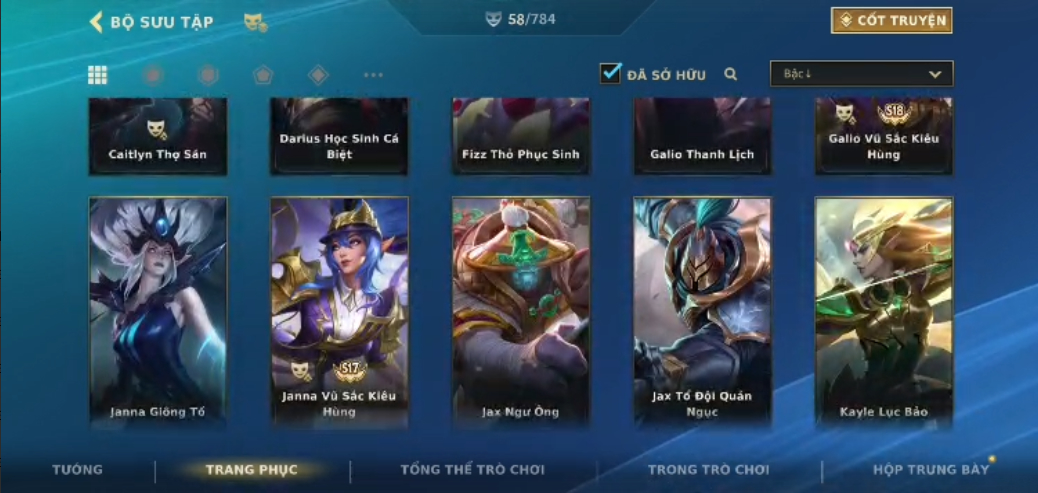This screenshot has height=493, width=1038.
Task: Open the Trong Trò Chơi tab
Action: coord(709,470)
